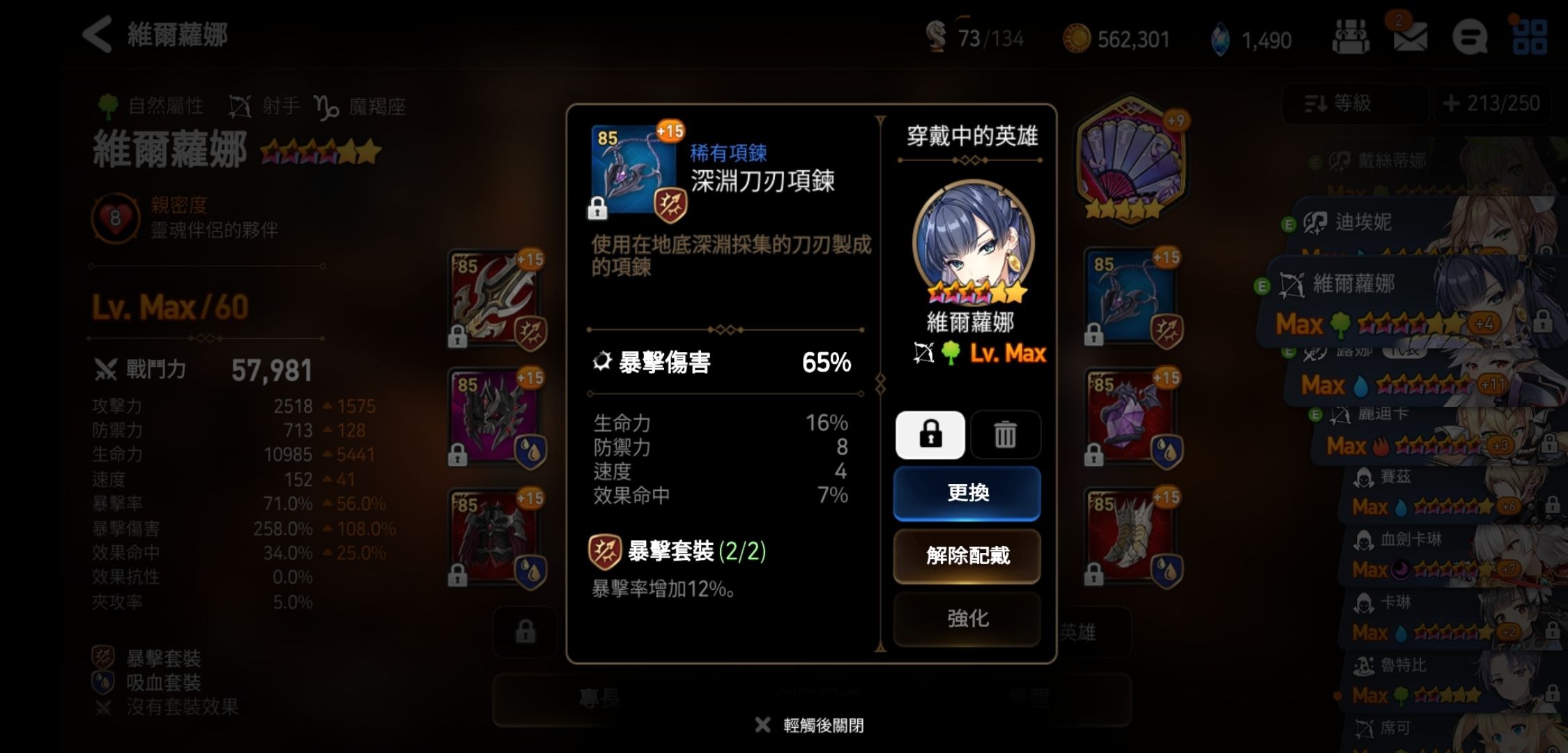Go back using the arrow beside 維爾蘿娜
This screenshot has height=753, width=1568.
98,35
